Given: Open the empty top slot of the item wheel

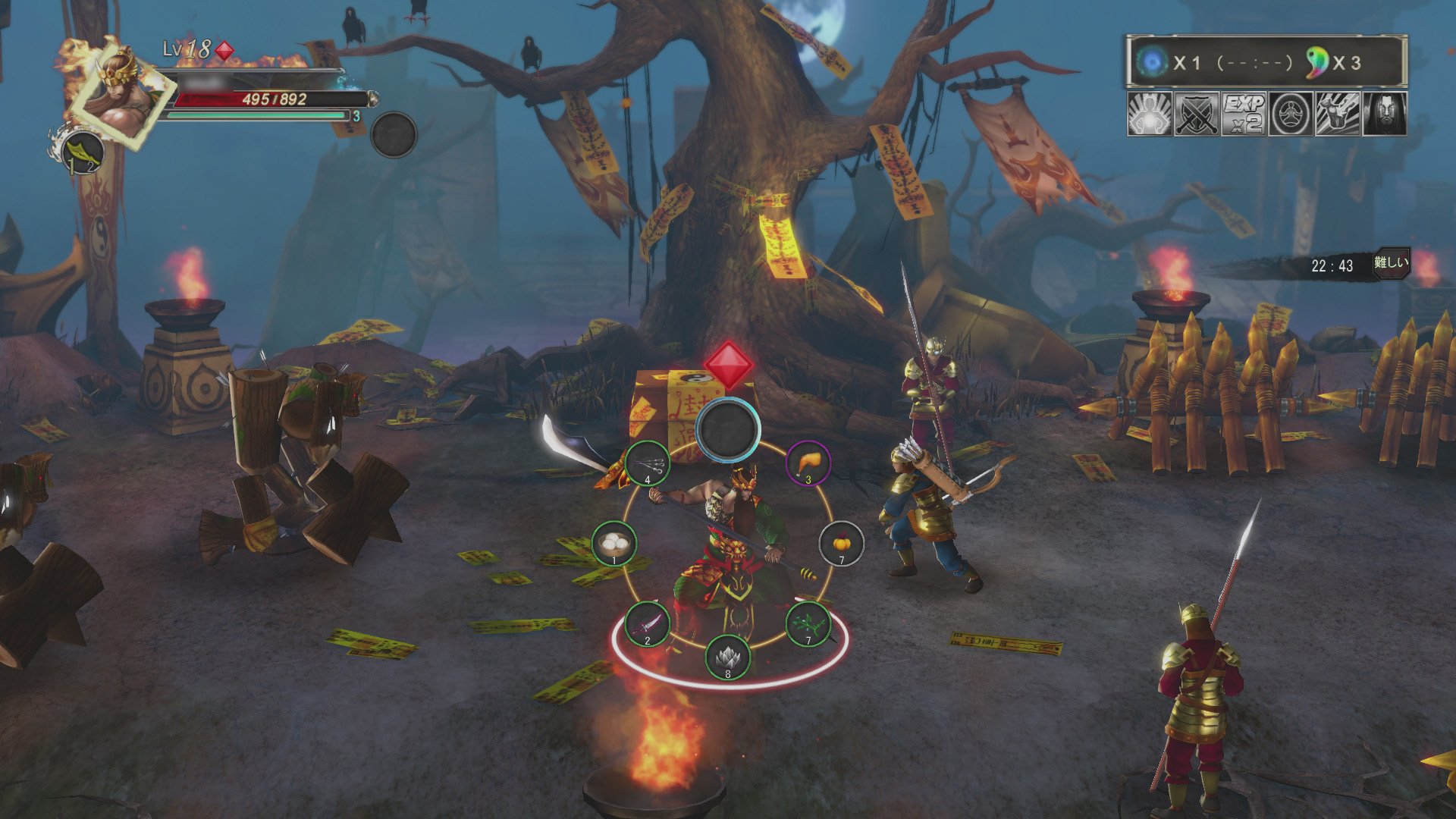Looking at the screenshot, I should [728, 428].
